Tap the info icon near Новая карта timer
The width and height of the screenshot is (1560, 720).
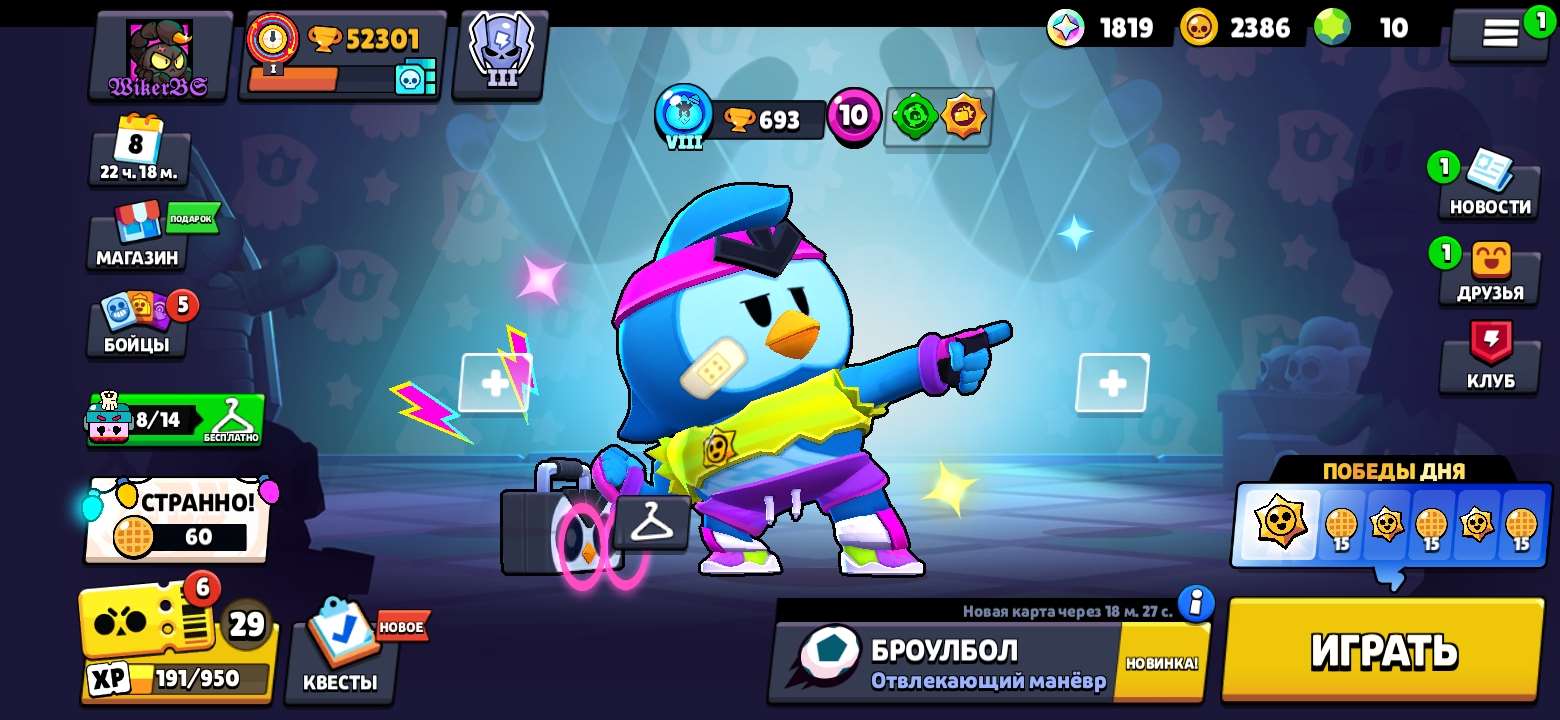pos(1196,603)
